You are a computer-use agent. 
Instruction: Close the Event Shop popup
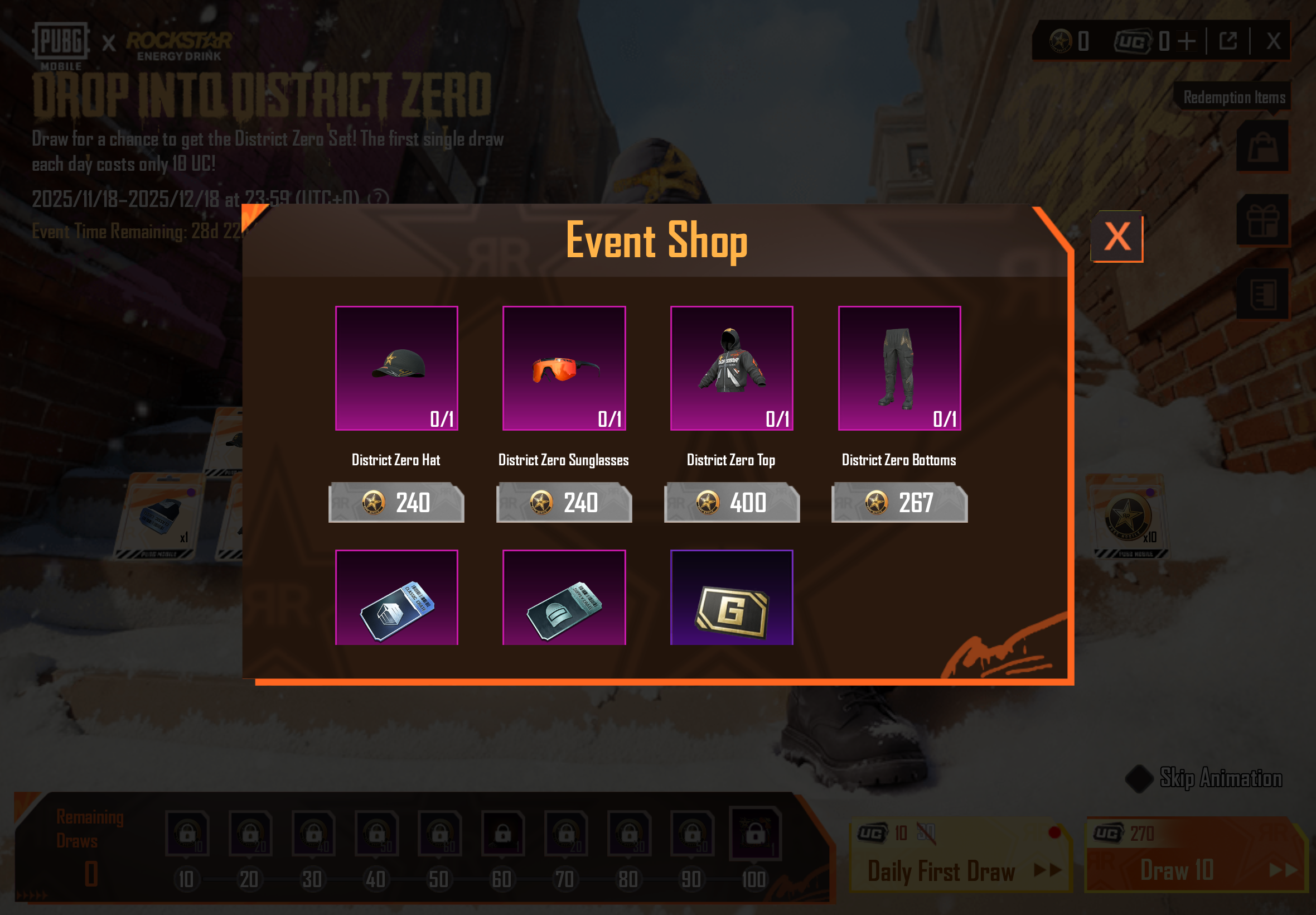tap(1116, 236)
